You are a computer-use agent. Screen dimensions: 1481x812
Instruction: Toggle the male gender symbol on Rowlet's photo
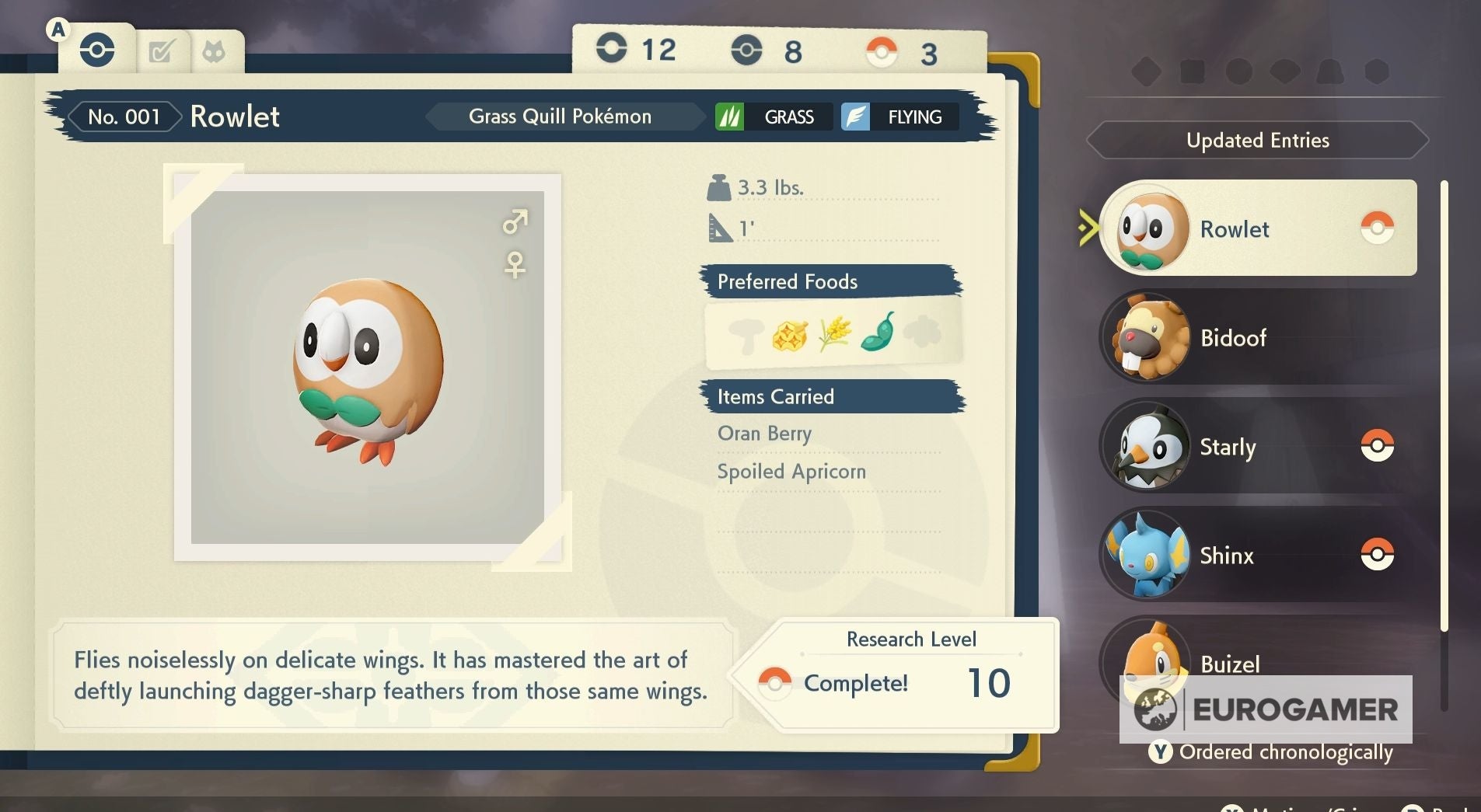pyautogui.click(x=516, y=223)
